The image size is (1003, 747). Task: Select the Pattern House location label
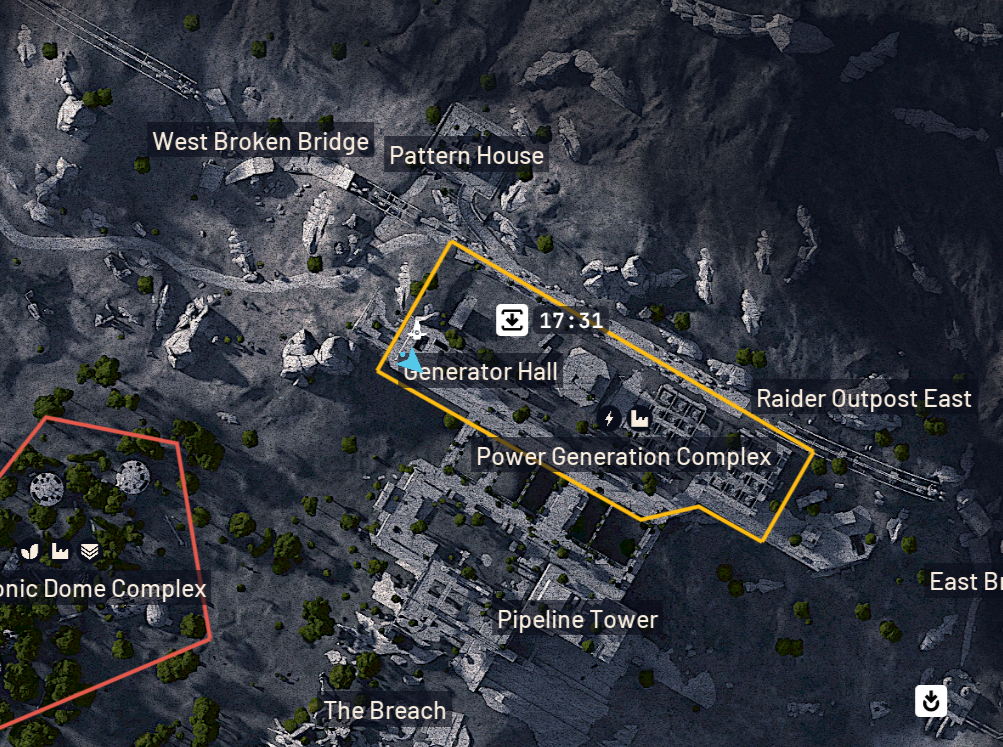tap(466, 156)
